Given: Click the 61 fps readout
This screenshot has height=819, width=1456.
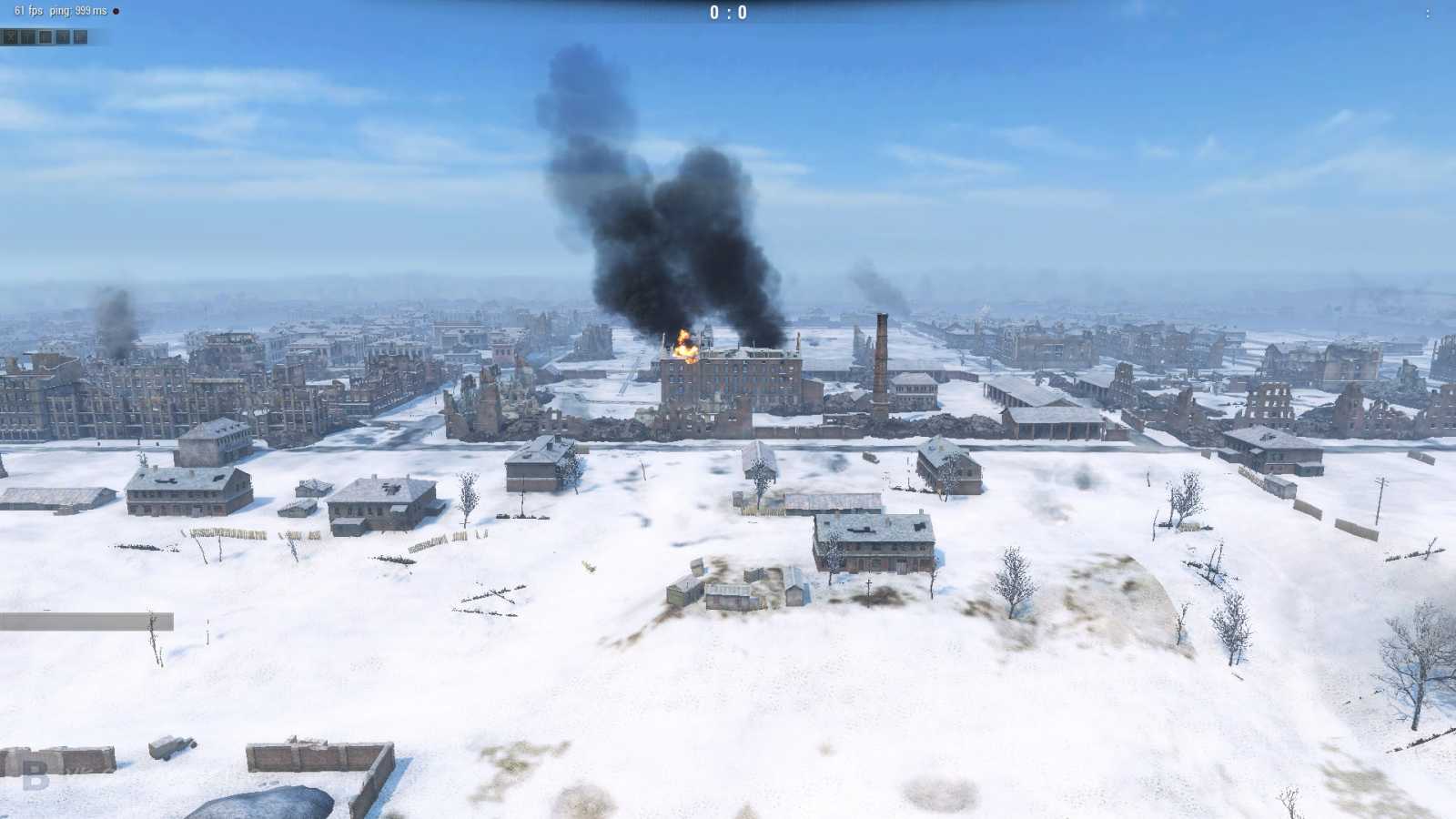Looking at the screenshot, I should pyautogui.click(x=29, y=12).
